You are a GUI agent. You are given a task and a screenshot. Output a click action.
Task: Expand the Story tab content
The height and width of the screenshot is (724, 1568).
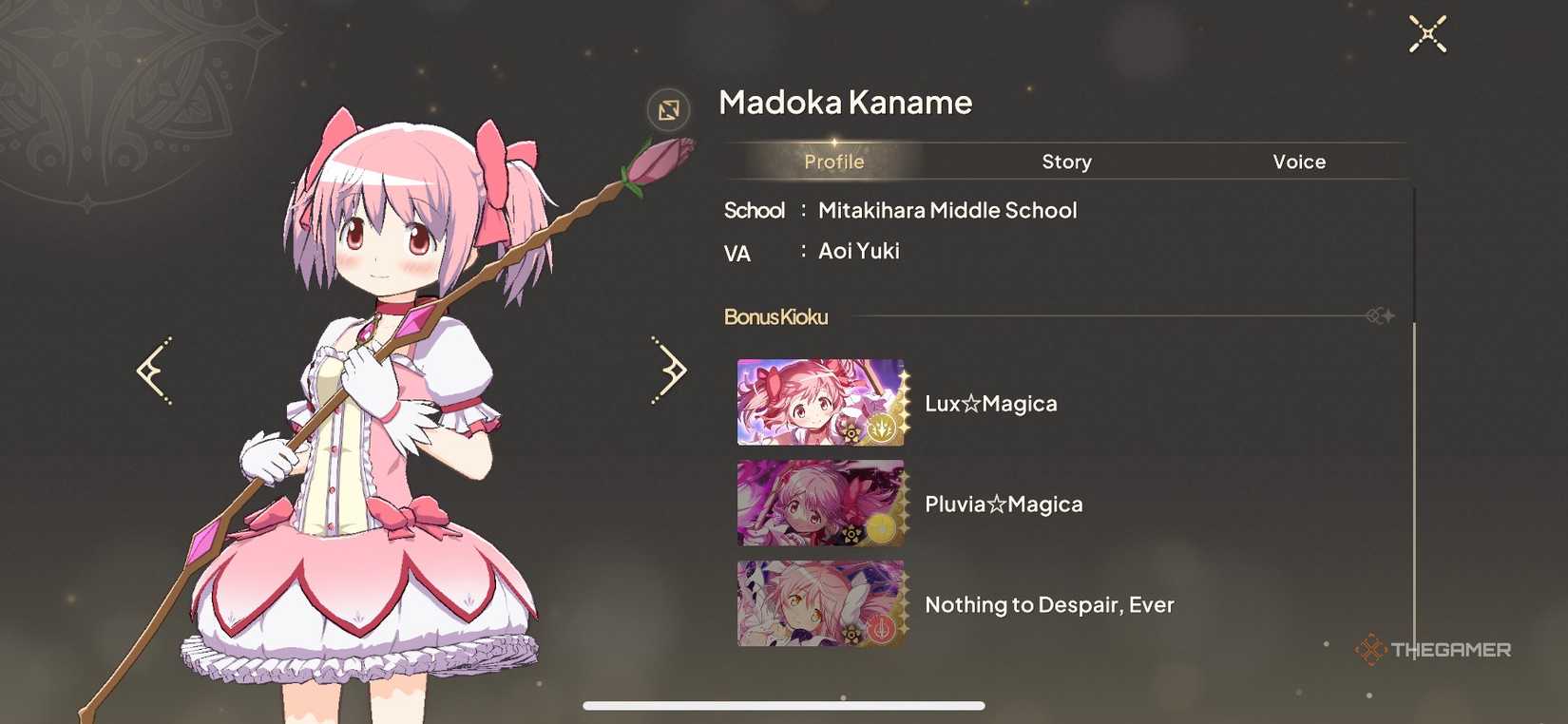(1065, 162)
